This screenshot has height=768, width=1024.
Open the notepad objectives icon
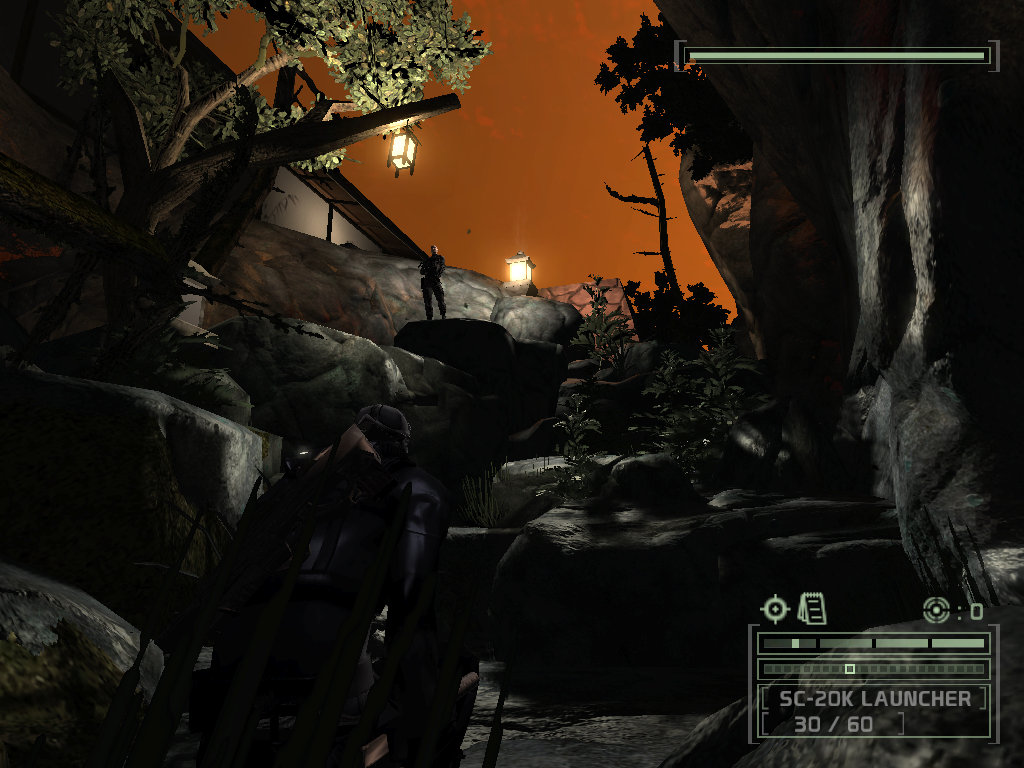click(812, 607)
